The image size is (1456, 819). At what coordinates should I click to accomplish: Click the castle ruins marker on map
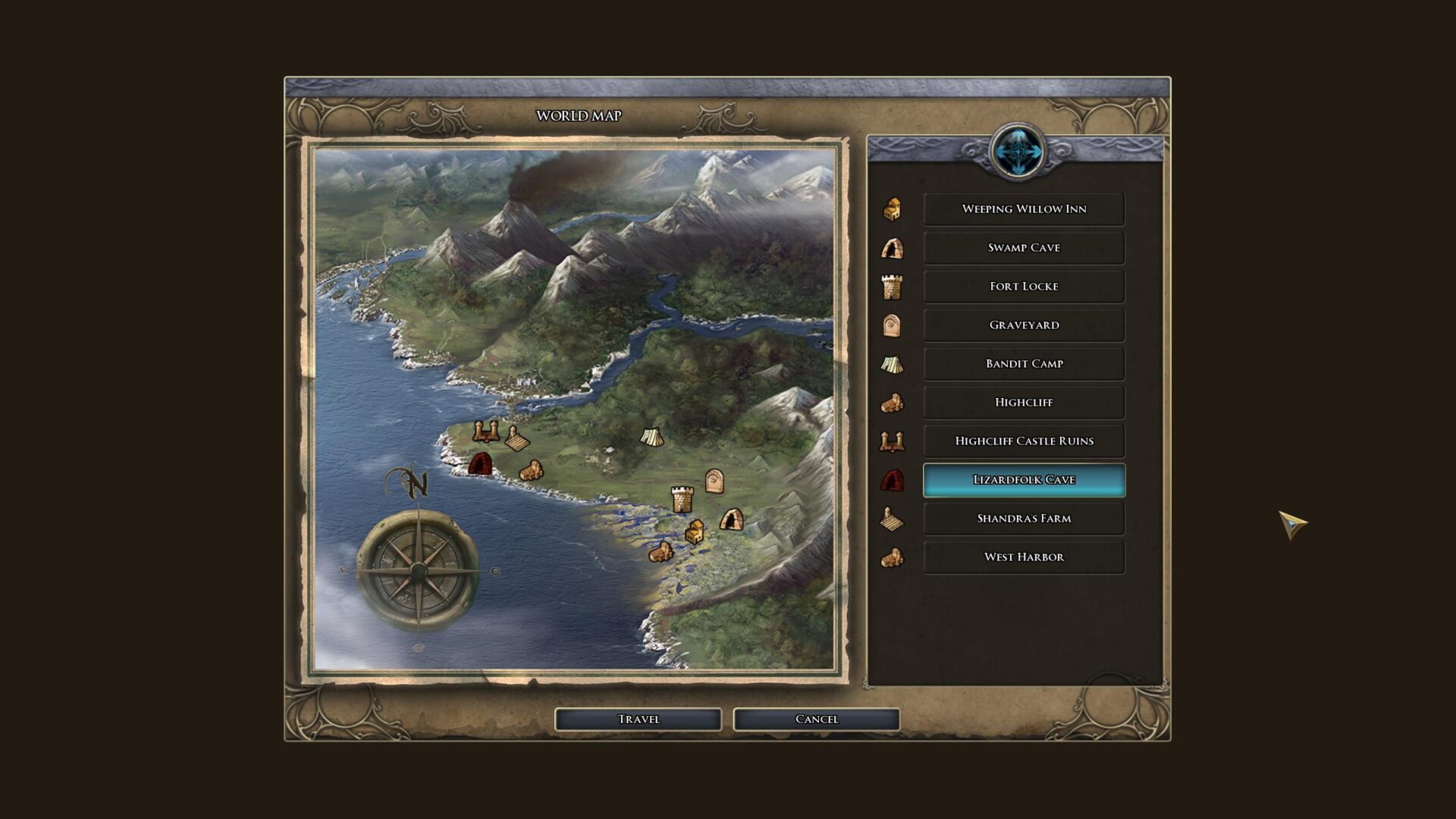click(485, 431)
